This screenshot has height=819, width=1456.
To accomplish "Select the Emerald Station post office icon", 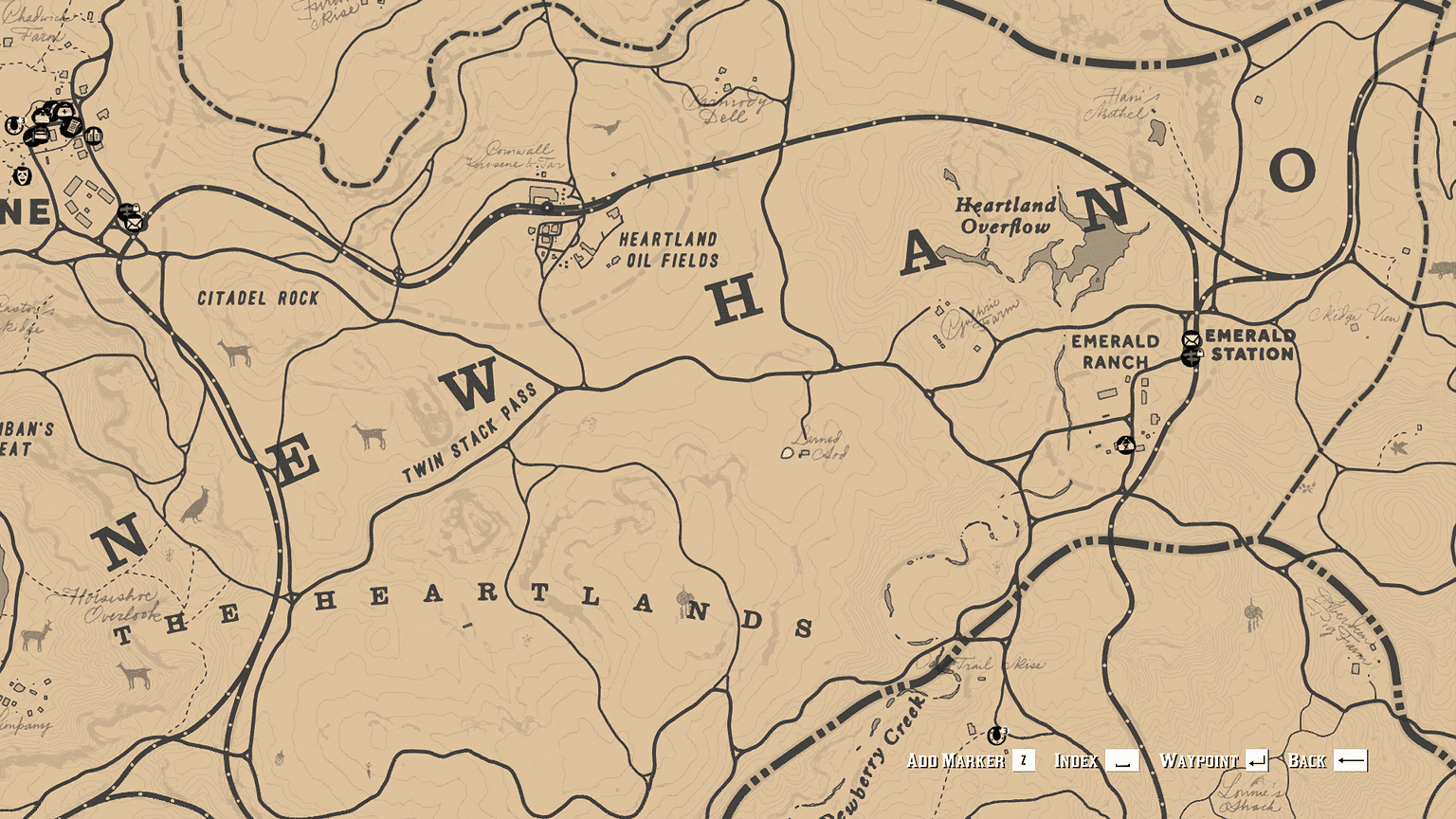I will 1192,339.
